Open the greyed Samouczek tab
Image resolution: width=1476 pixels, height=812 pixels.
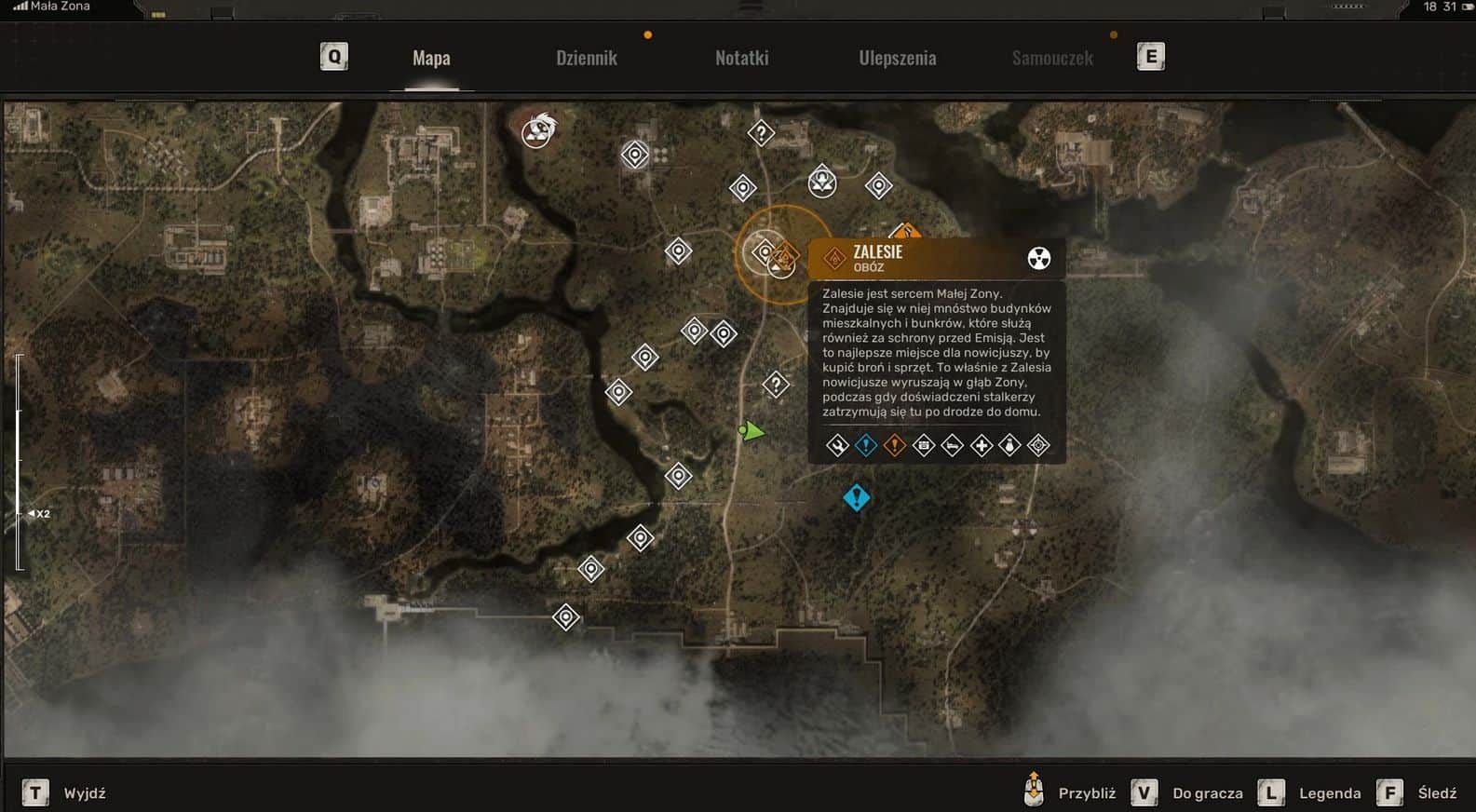point(1052,58)
